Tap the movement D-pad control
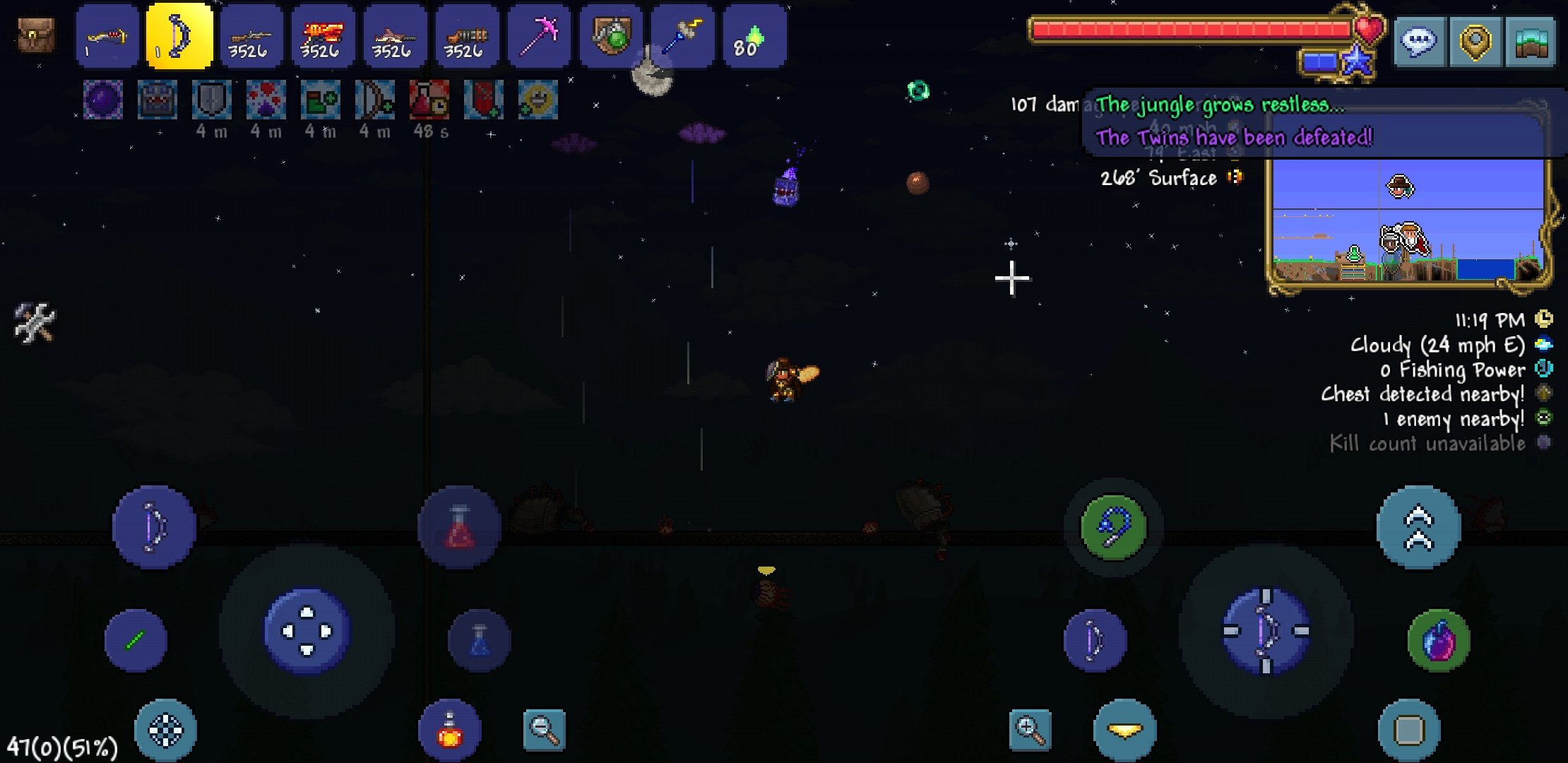Image resolution: width=1568 pixels, height=763 pixels. pos(305,632)
